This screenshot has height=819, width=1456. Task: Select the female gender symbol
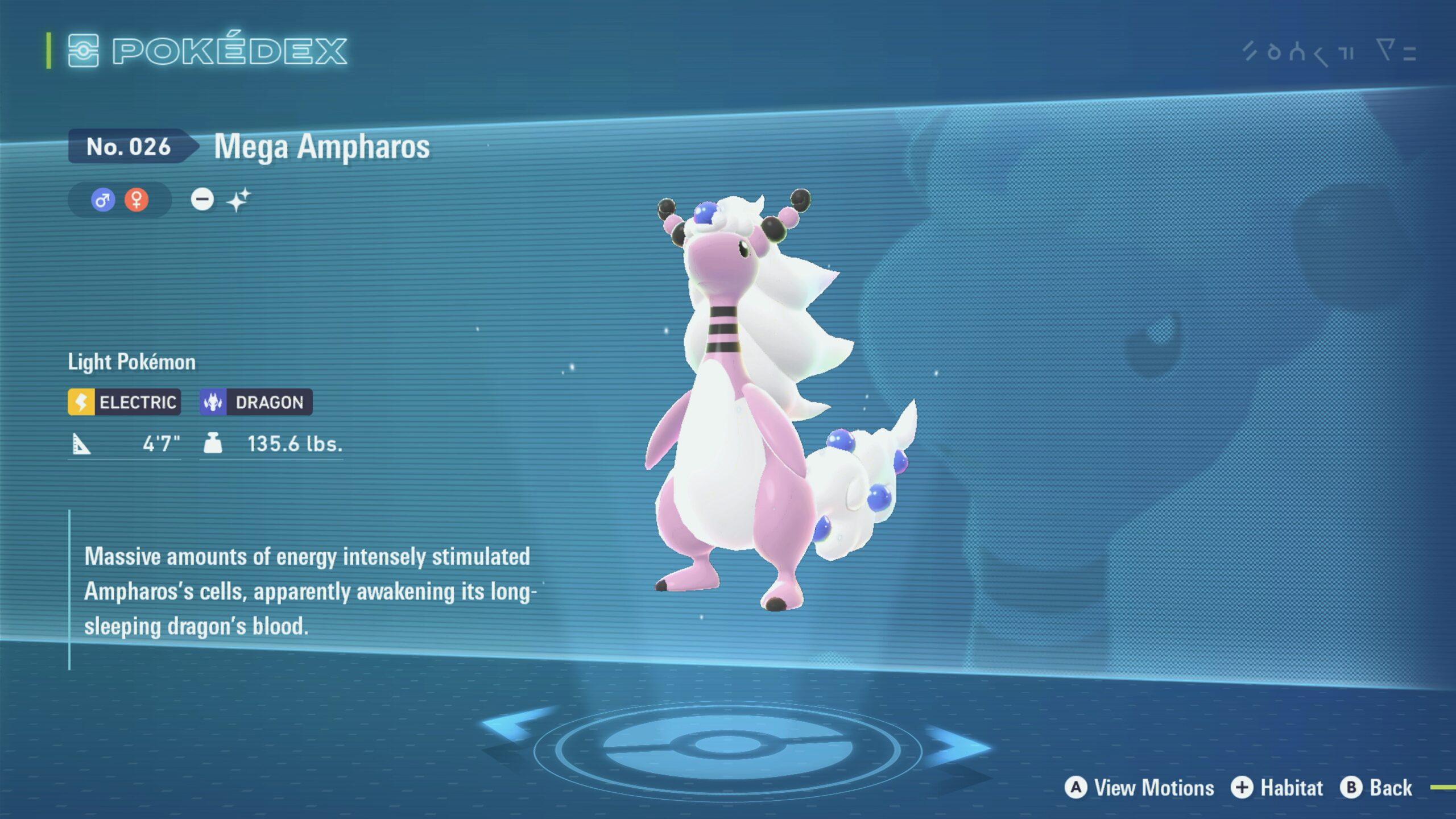136,200
